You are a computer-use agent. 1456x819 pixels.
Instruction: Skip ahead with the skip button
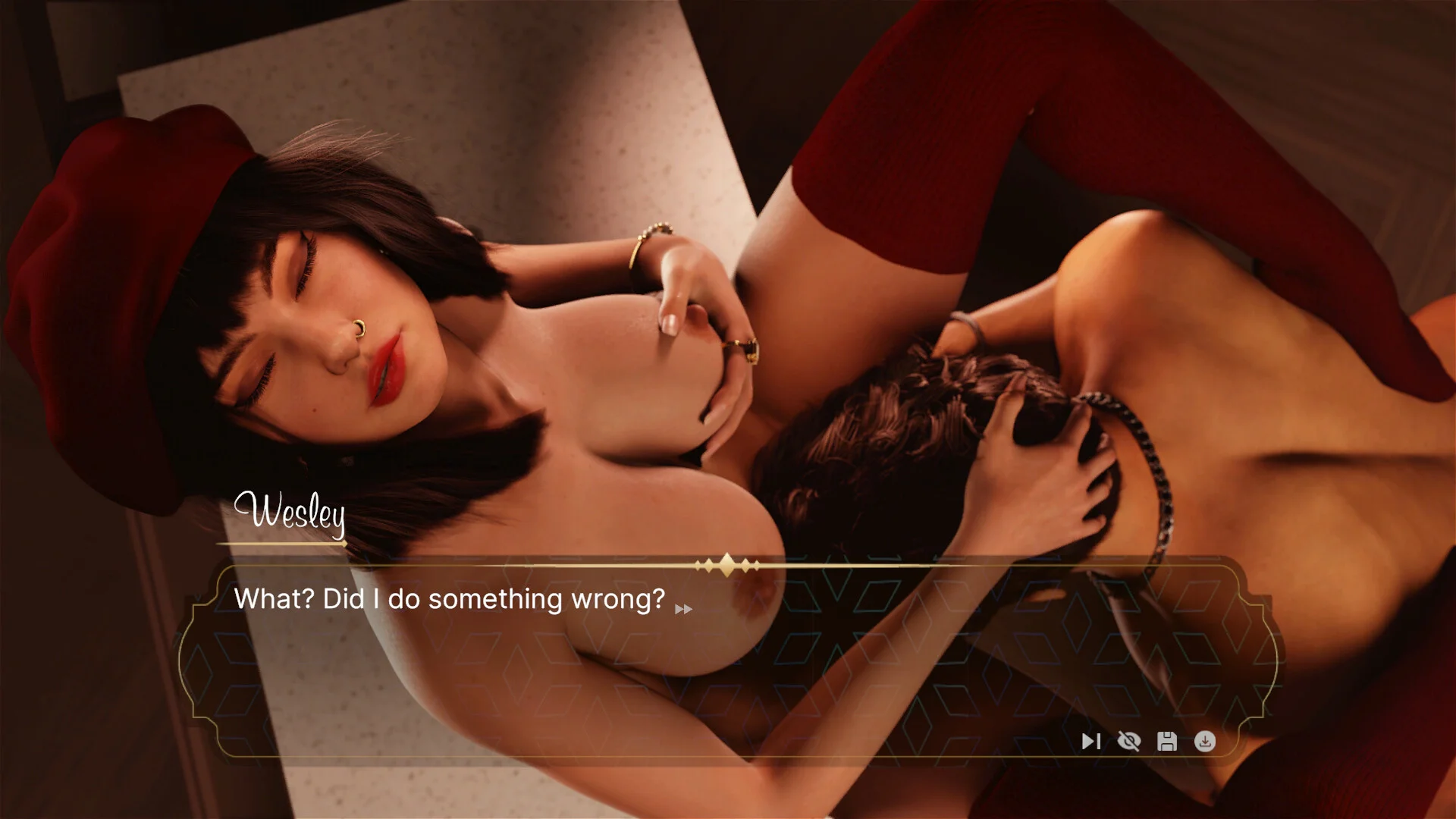tap(1090, 741)
